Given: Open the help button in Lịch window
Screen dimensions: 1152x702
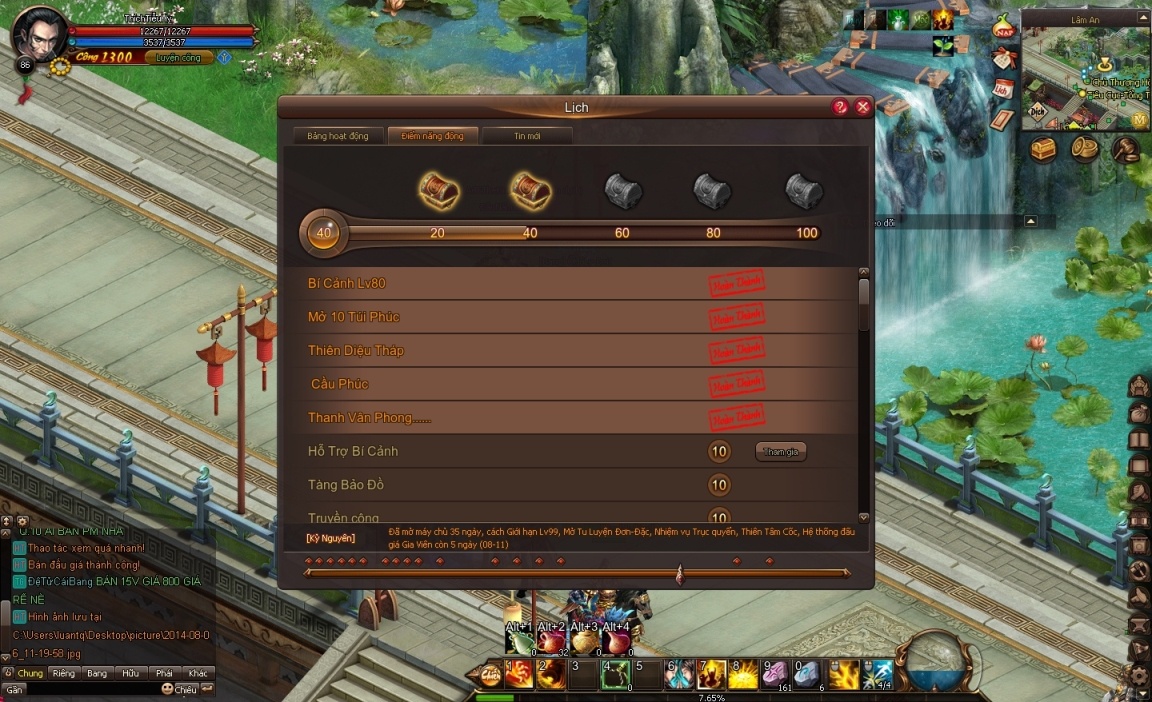Looking at the screenshot, I should 840,107.
